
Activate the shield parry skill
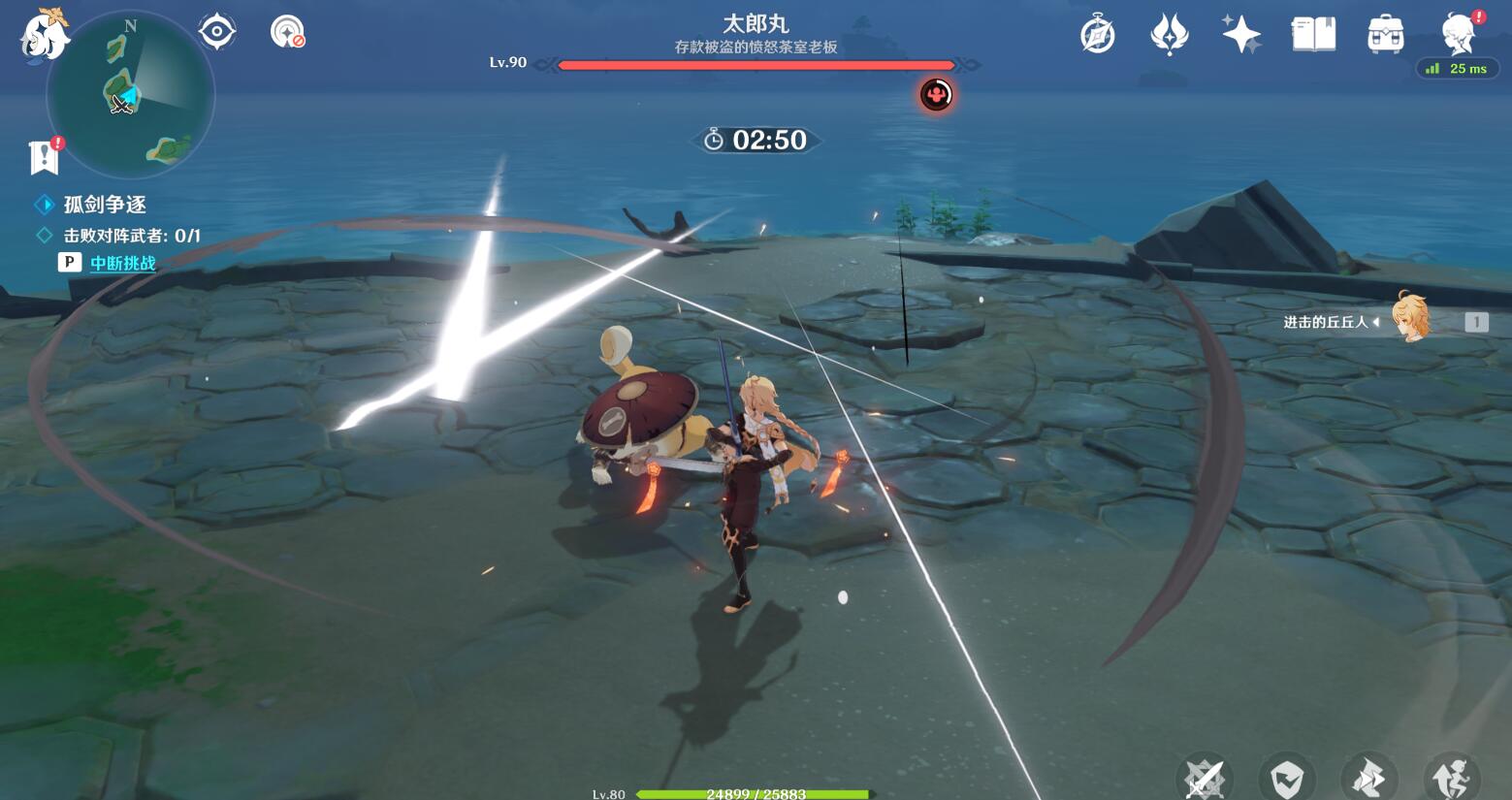pyautogui.click(x=1287, y=778)
